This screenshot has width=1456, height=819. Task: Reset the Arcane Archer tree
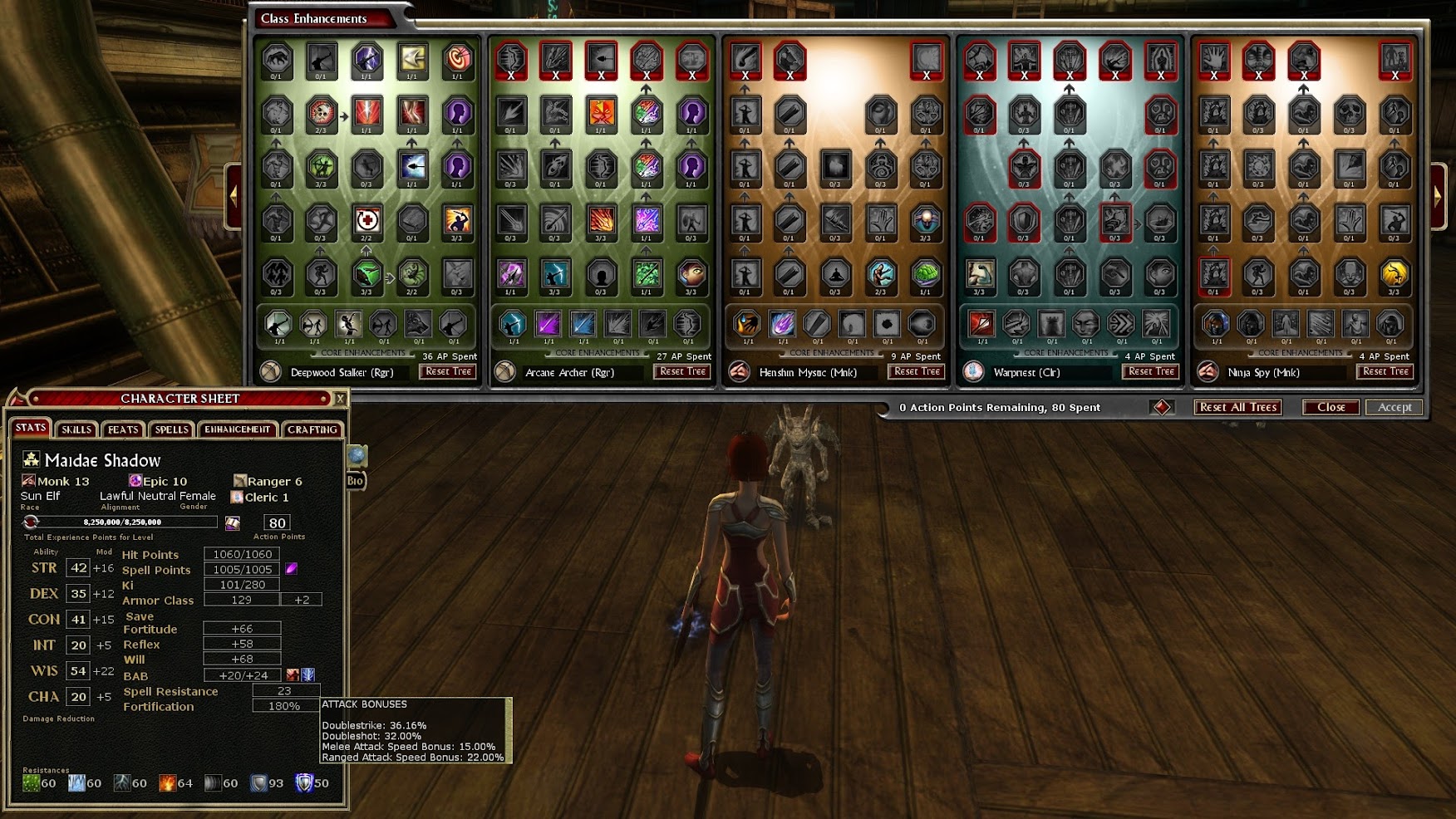click(x=683, y=372)
